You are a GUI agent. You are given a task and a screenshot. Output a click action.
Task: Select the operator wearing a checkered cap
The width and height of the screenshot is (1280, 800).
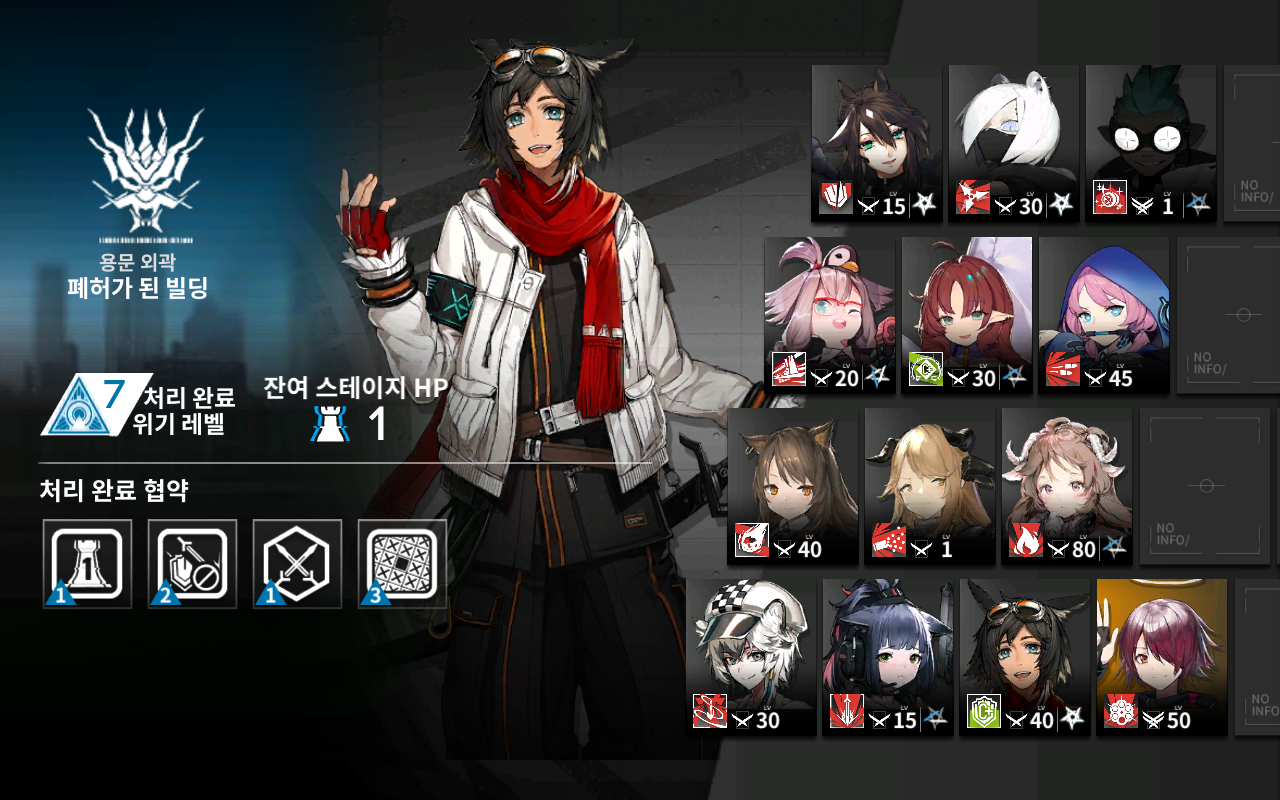pos(751,657)
